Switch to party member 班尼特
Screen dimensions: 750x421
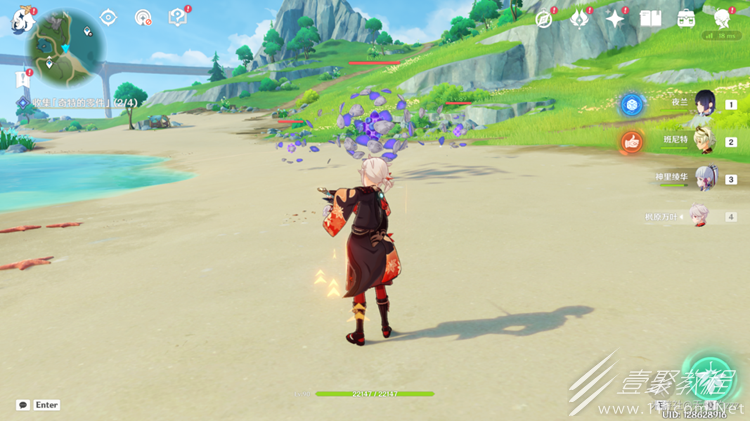(705, 141)
